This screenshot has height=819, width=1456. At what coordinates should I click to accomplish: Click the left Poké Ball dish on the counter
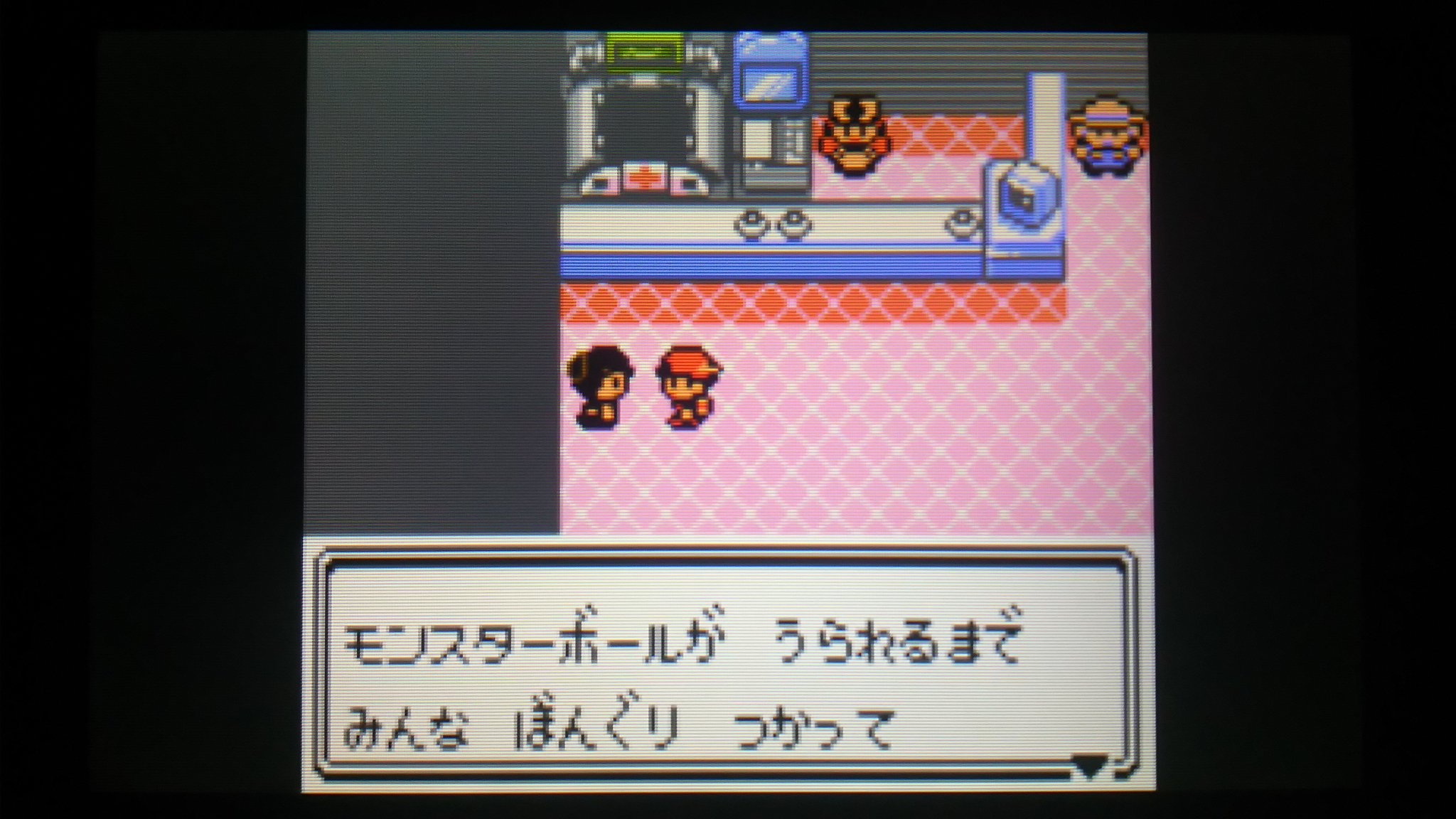coord(750,224)
